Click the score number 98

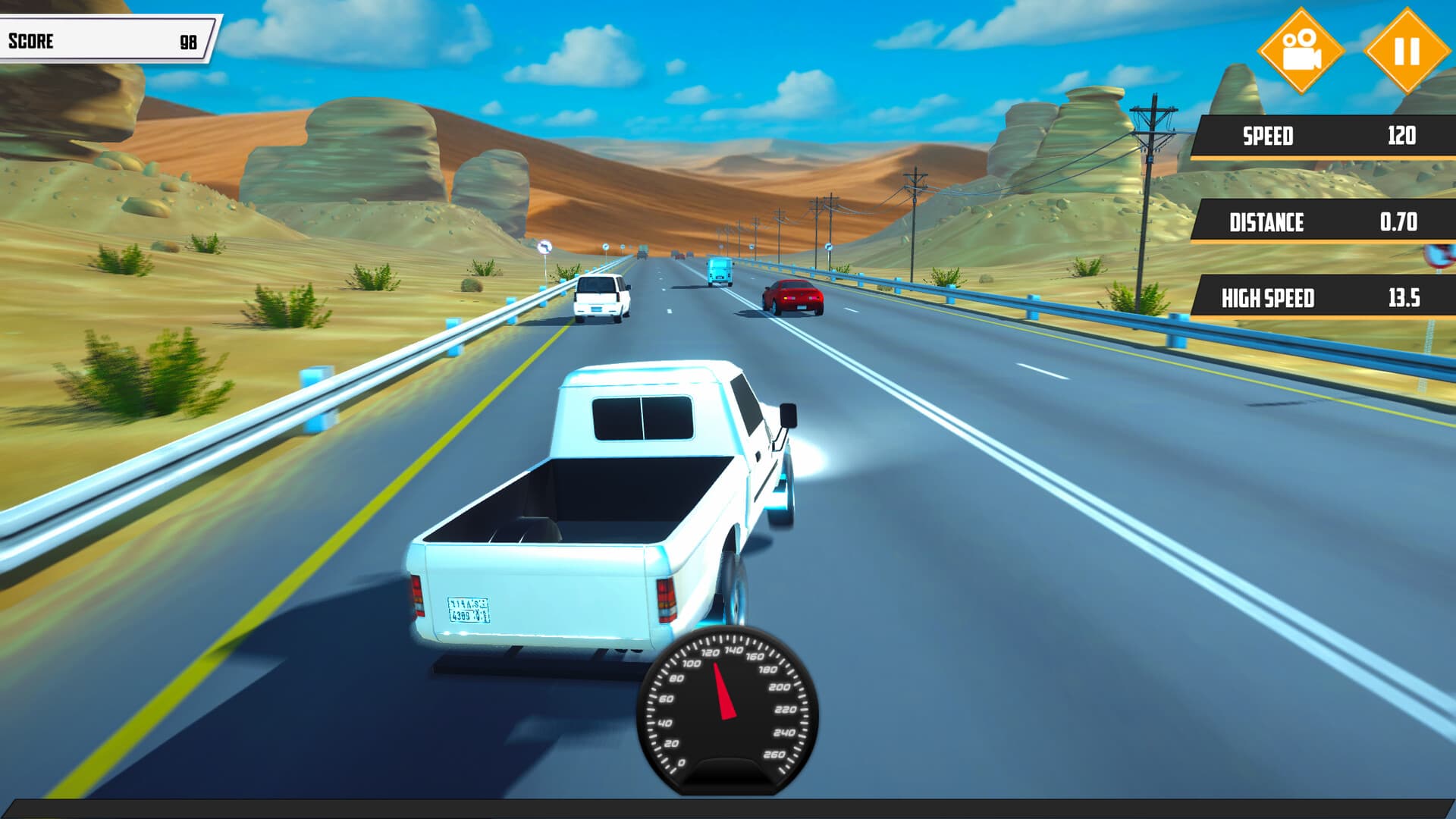[x=190, y=41]
